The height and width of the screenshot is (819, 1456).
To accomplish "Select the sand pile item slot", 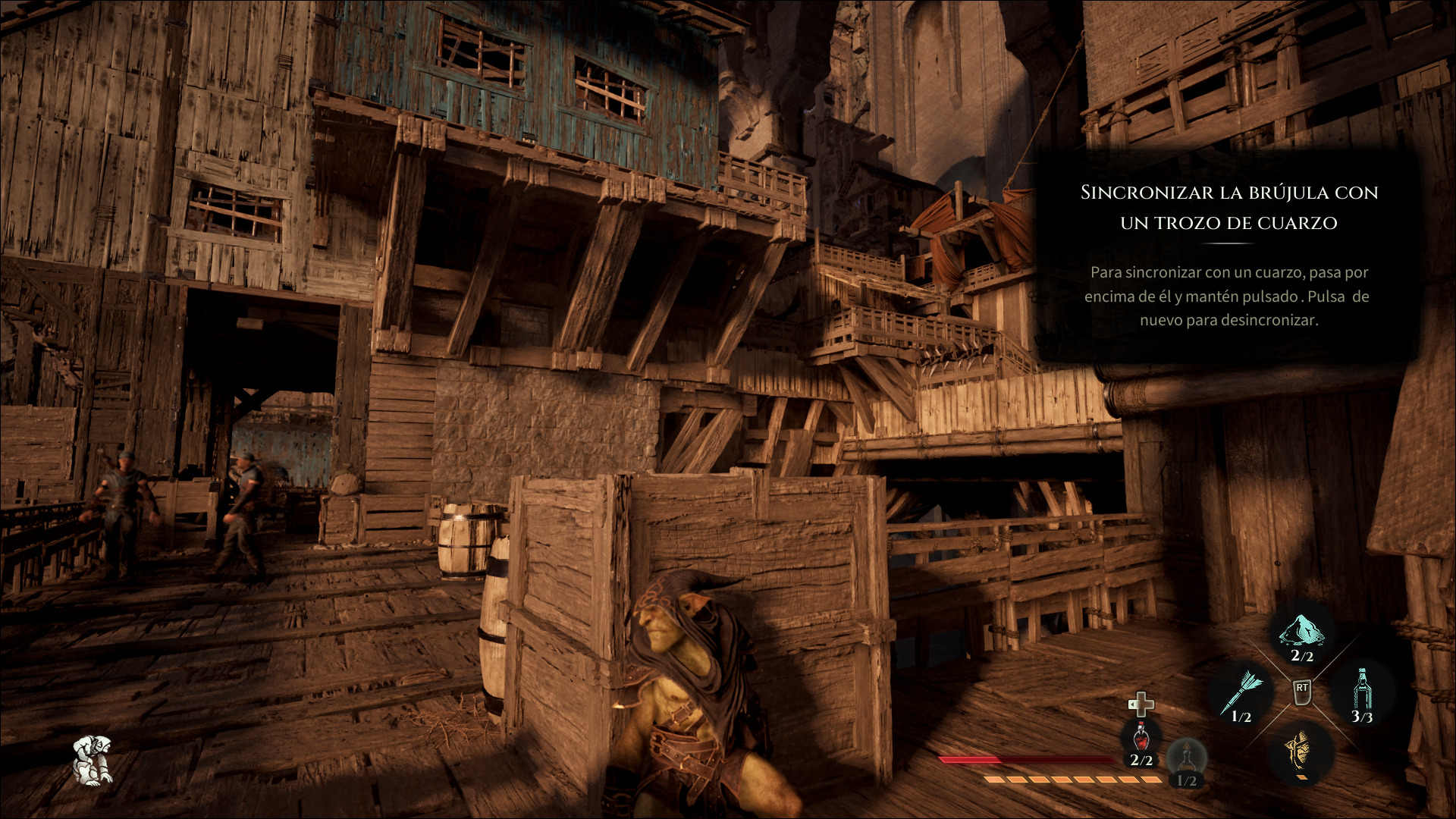I will pos(1301,634).
